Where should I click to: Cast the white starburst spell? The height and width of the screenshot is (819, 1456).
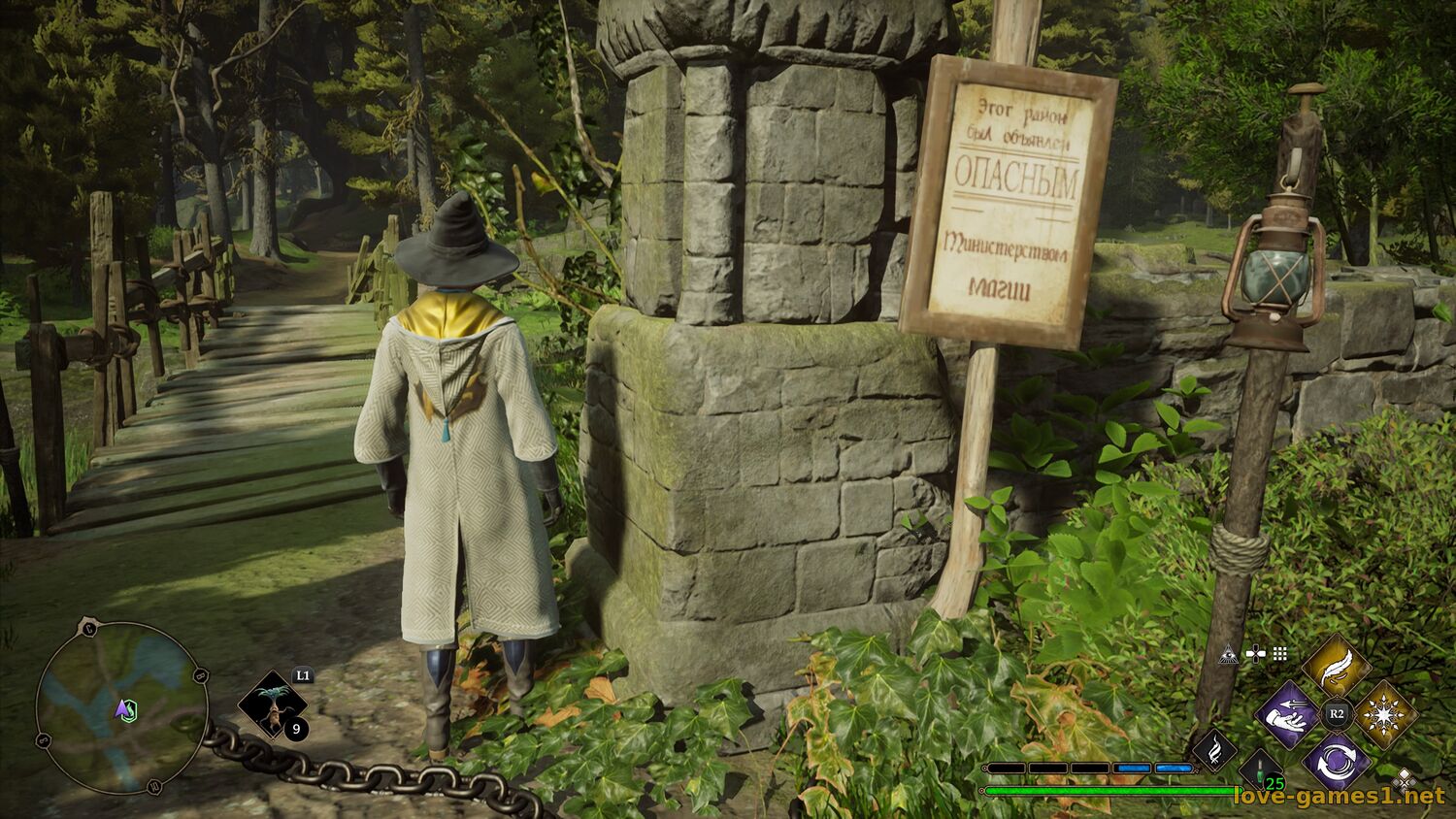[x=1382, y=715]
